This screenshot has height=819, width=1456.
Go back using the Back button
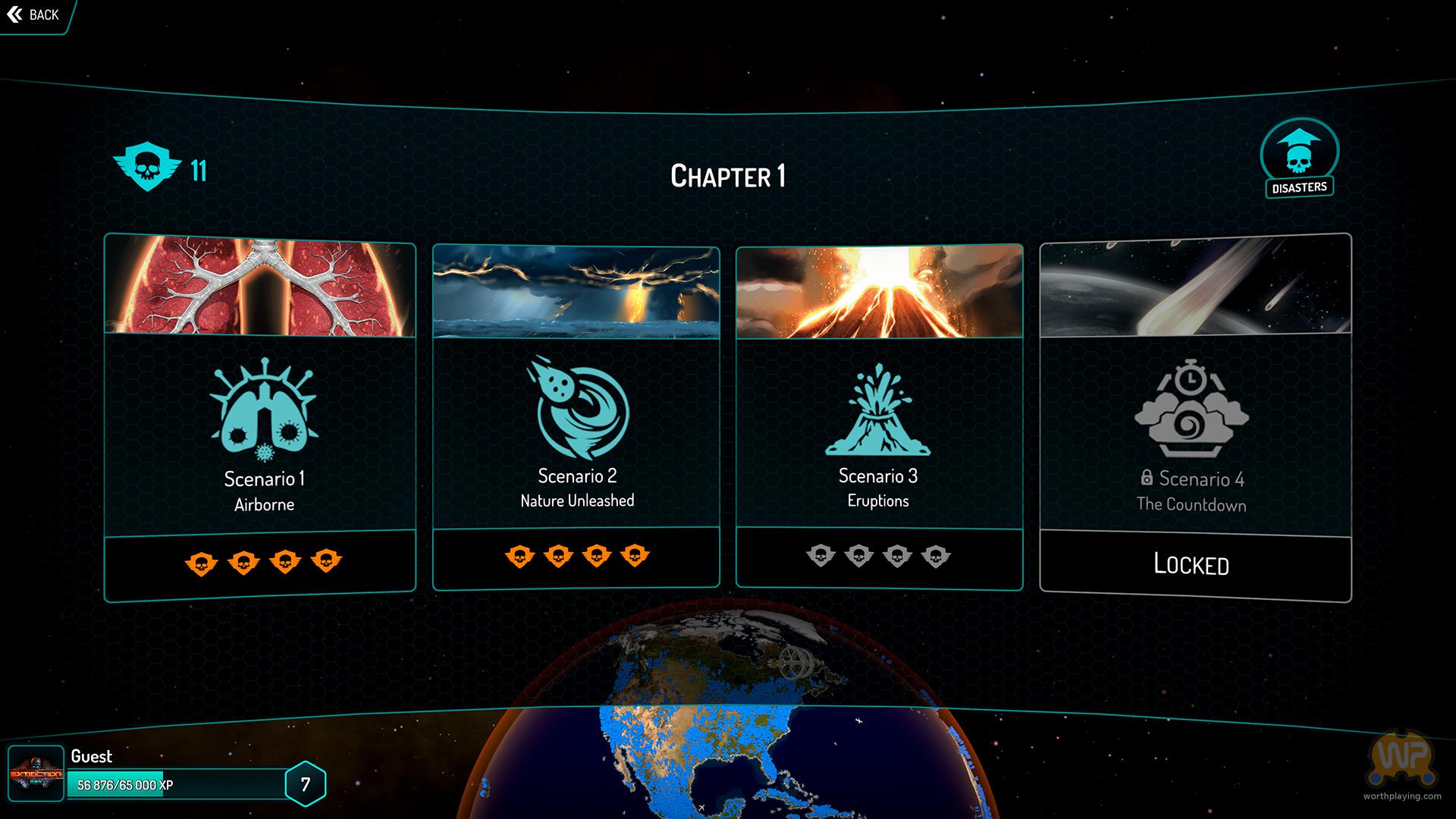33,15
